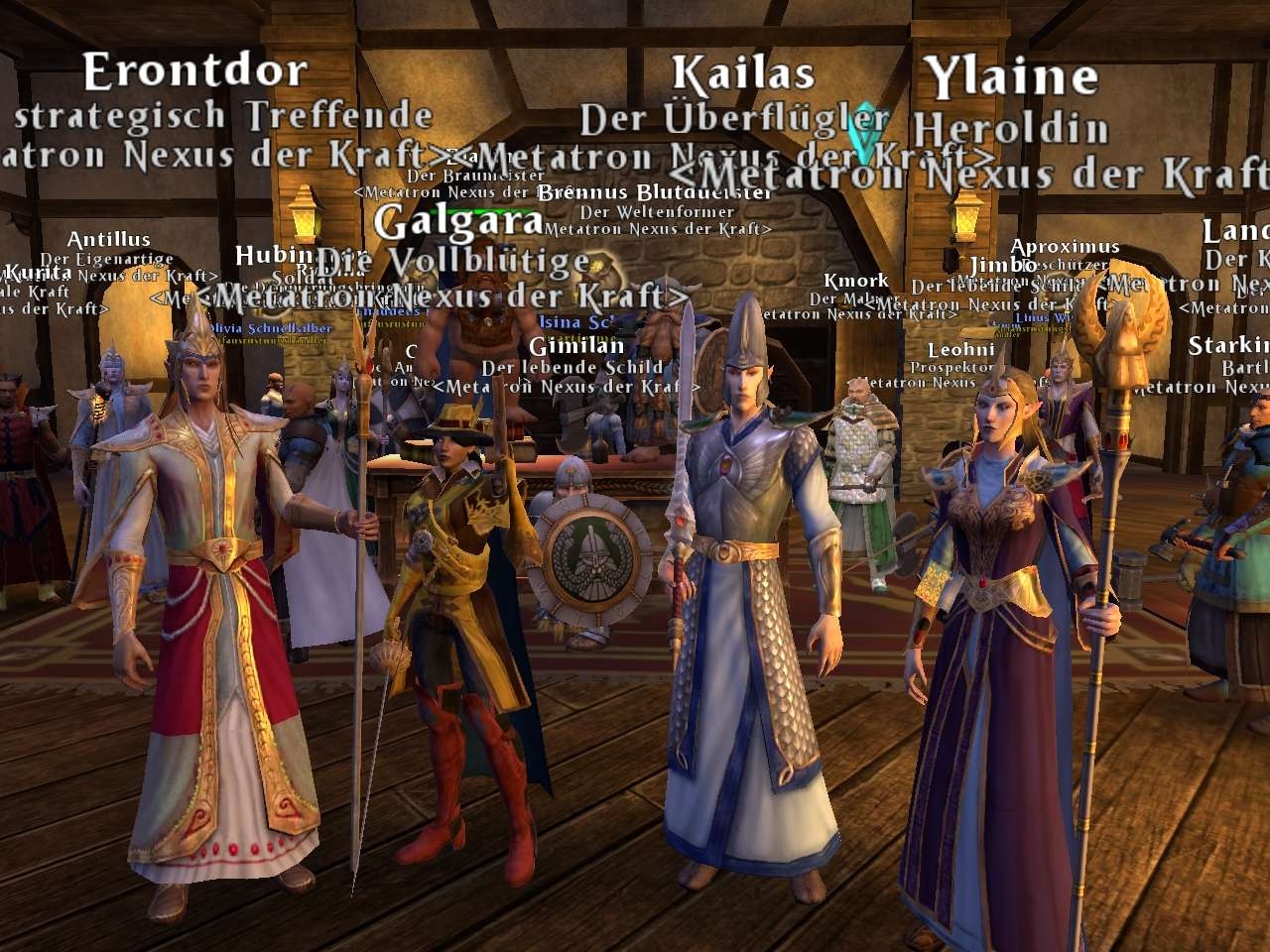
Task: Target Antillus by his nameplate
Action: (109, 240)
